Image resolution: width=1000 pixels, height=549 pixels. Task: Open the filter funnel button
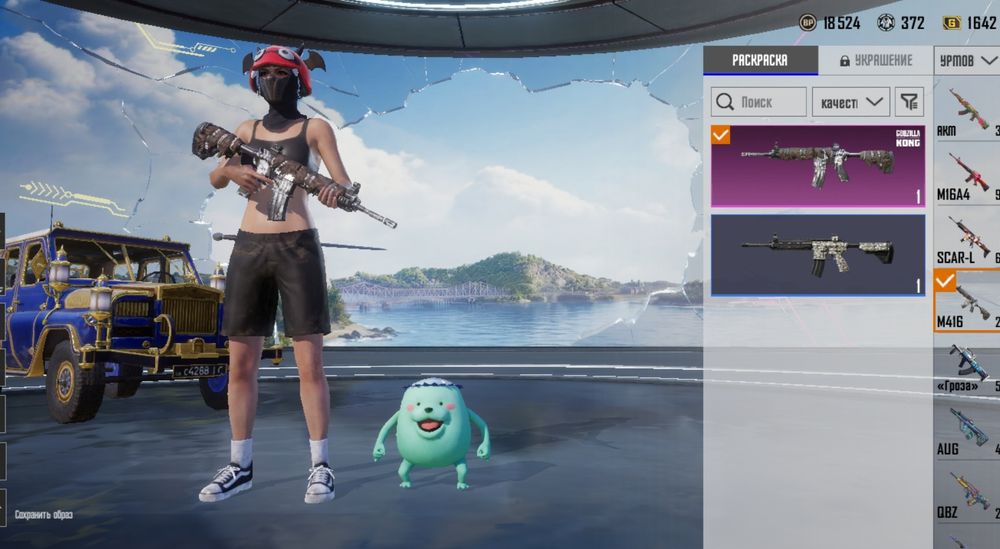click(909, 102)
